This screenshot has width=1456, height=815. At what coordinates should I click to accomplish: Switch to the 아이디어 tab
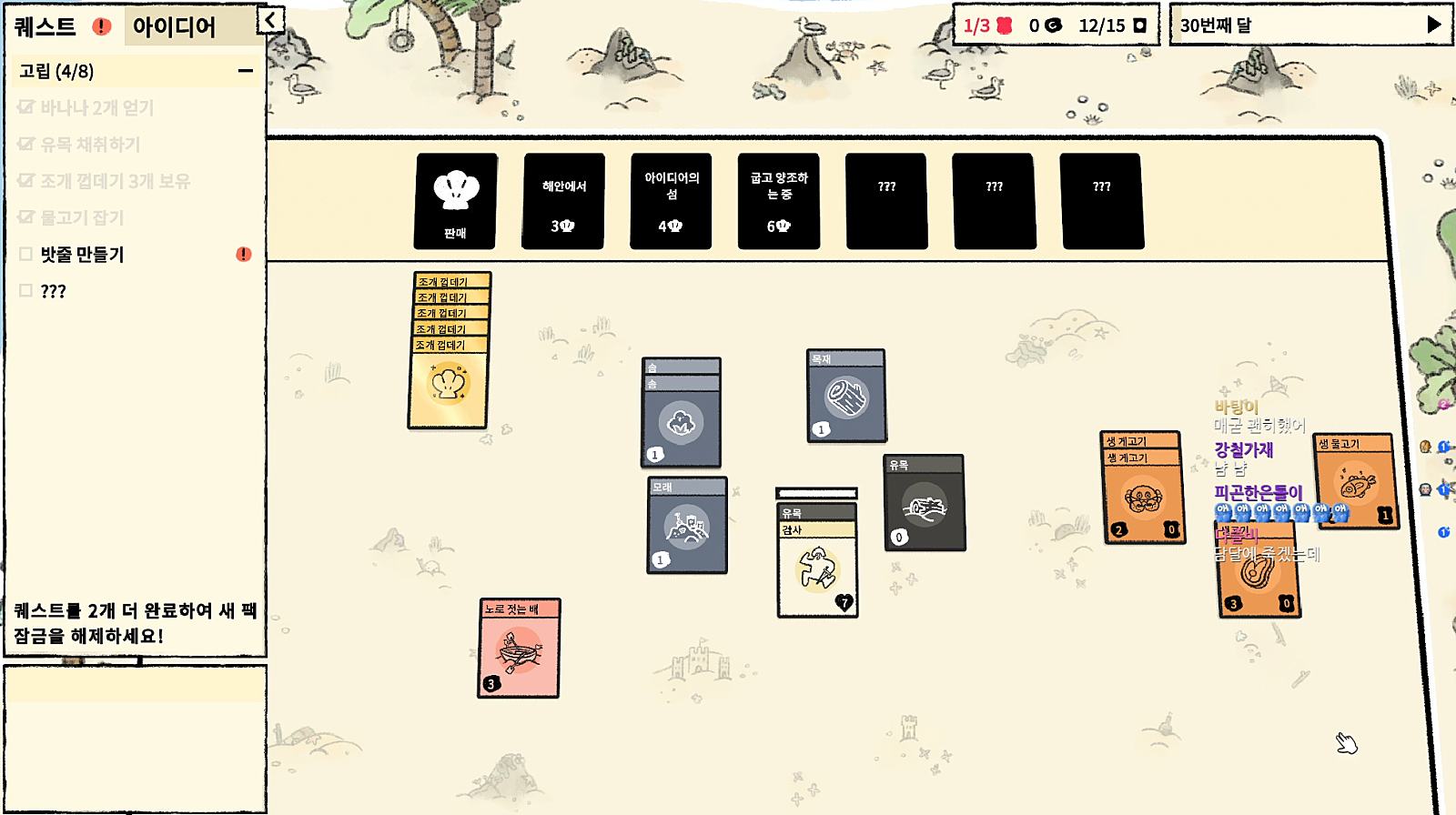tap(174, 26)
